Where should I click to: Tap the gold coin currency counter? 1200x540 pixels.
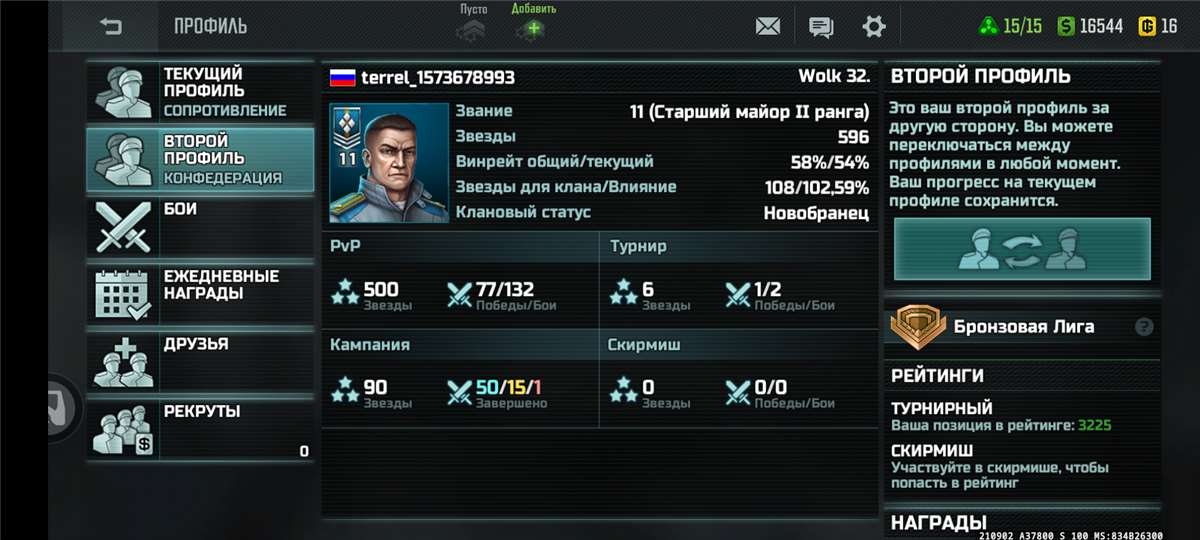(x=1157, y=27)
